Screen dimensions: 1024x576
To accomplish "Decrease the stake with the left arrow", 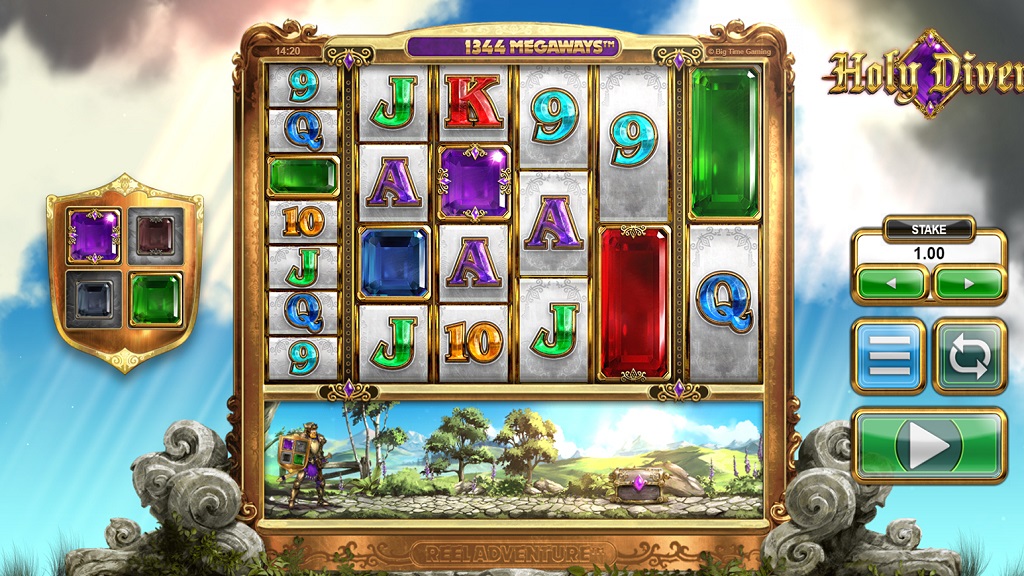I will point(891,283).
